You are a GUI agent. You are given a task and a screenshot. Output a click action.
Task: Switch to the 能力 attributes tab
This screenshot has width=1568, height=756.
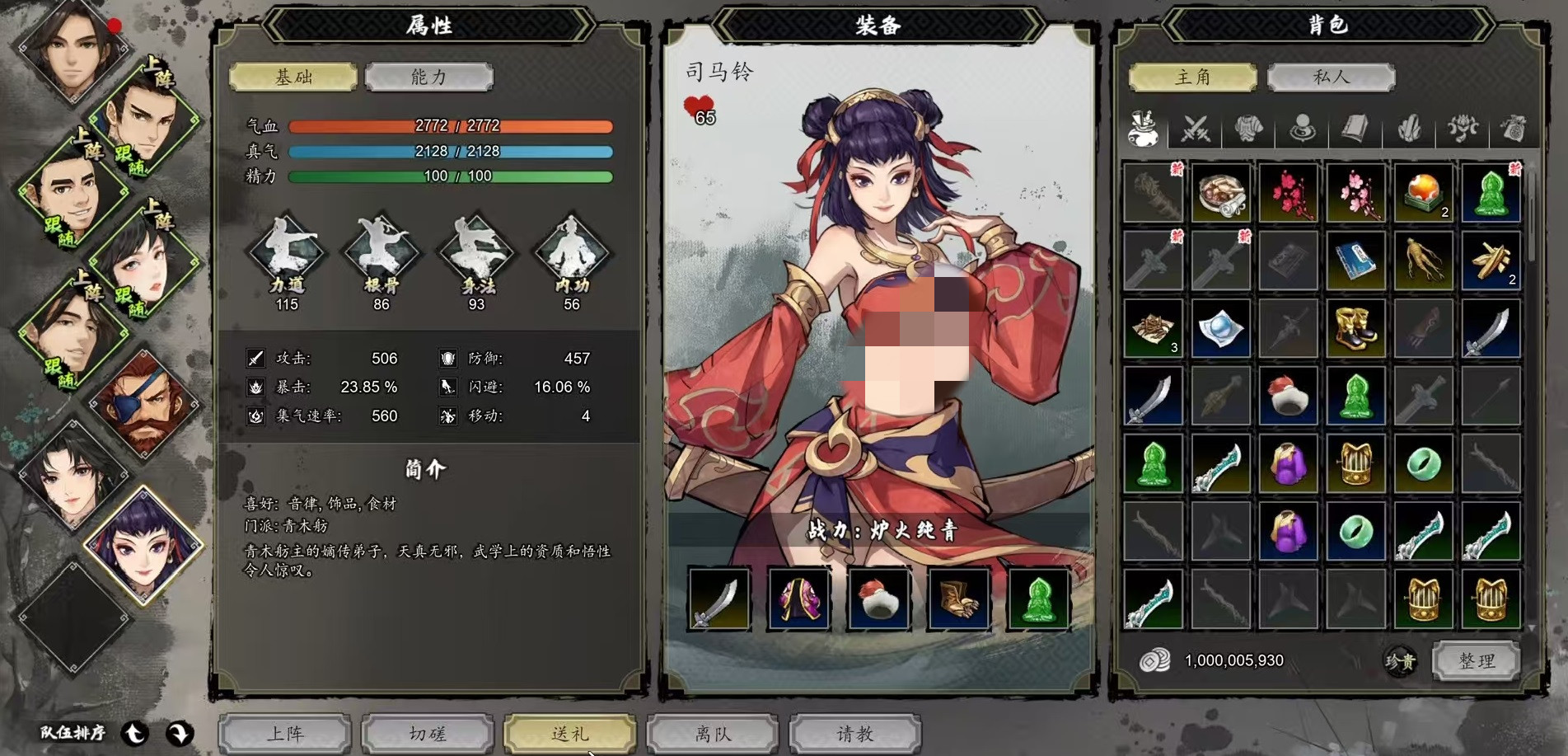click(428, 77)
